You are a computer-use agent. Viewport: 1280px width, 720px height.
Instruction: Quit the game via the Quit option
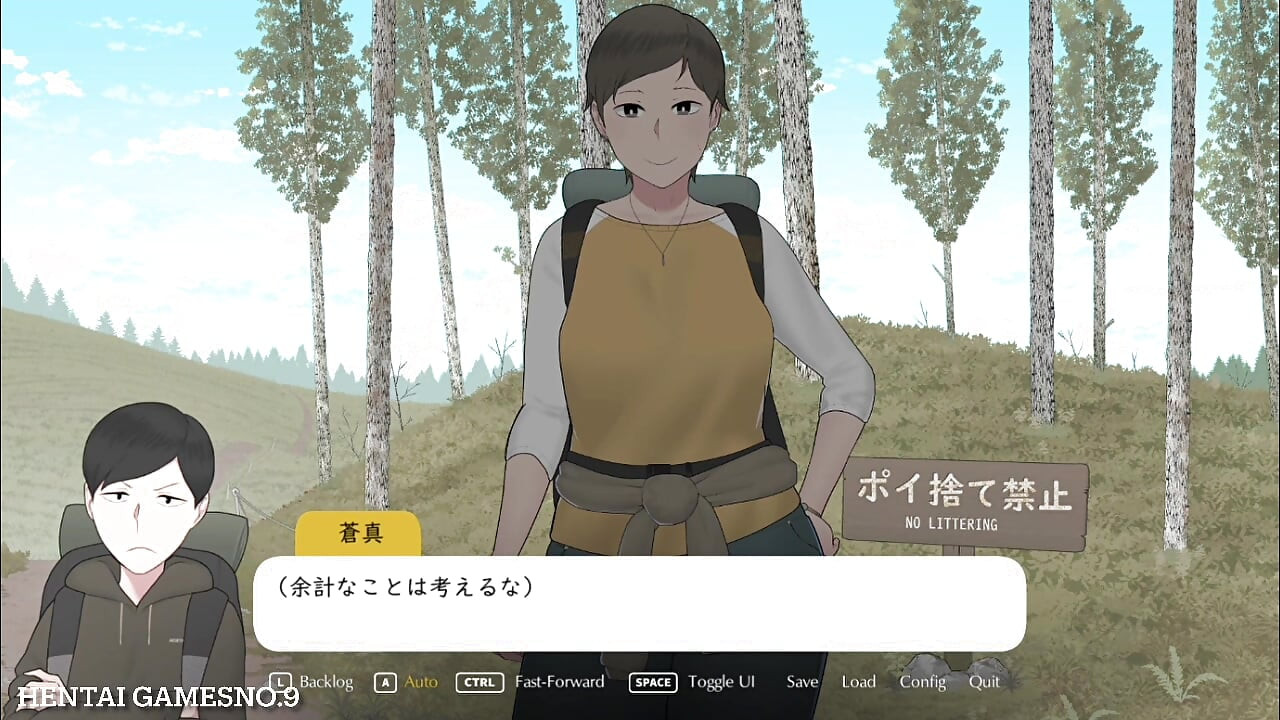[x=984, y=682]
